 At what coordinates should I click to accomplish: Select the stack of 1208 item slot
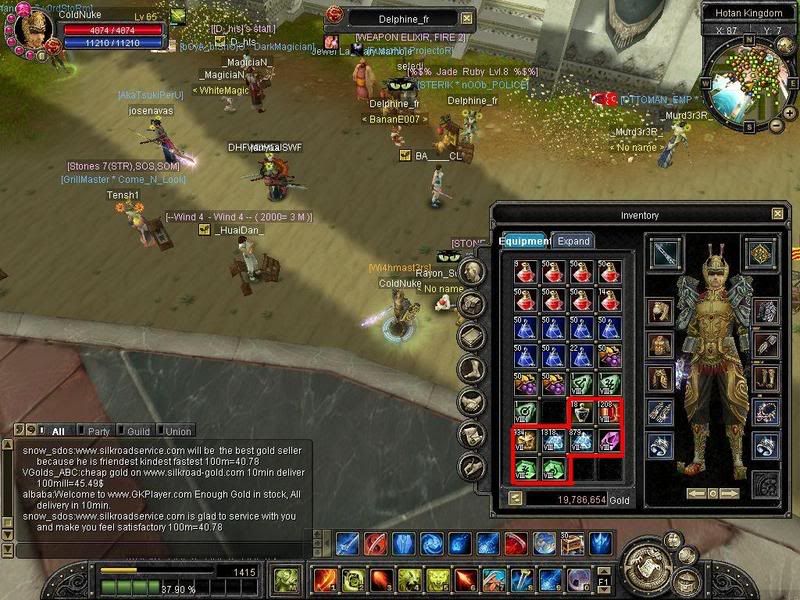tap(608, 412)
